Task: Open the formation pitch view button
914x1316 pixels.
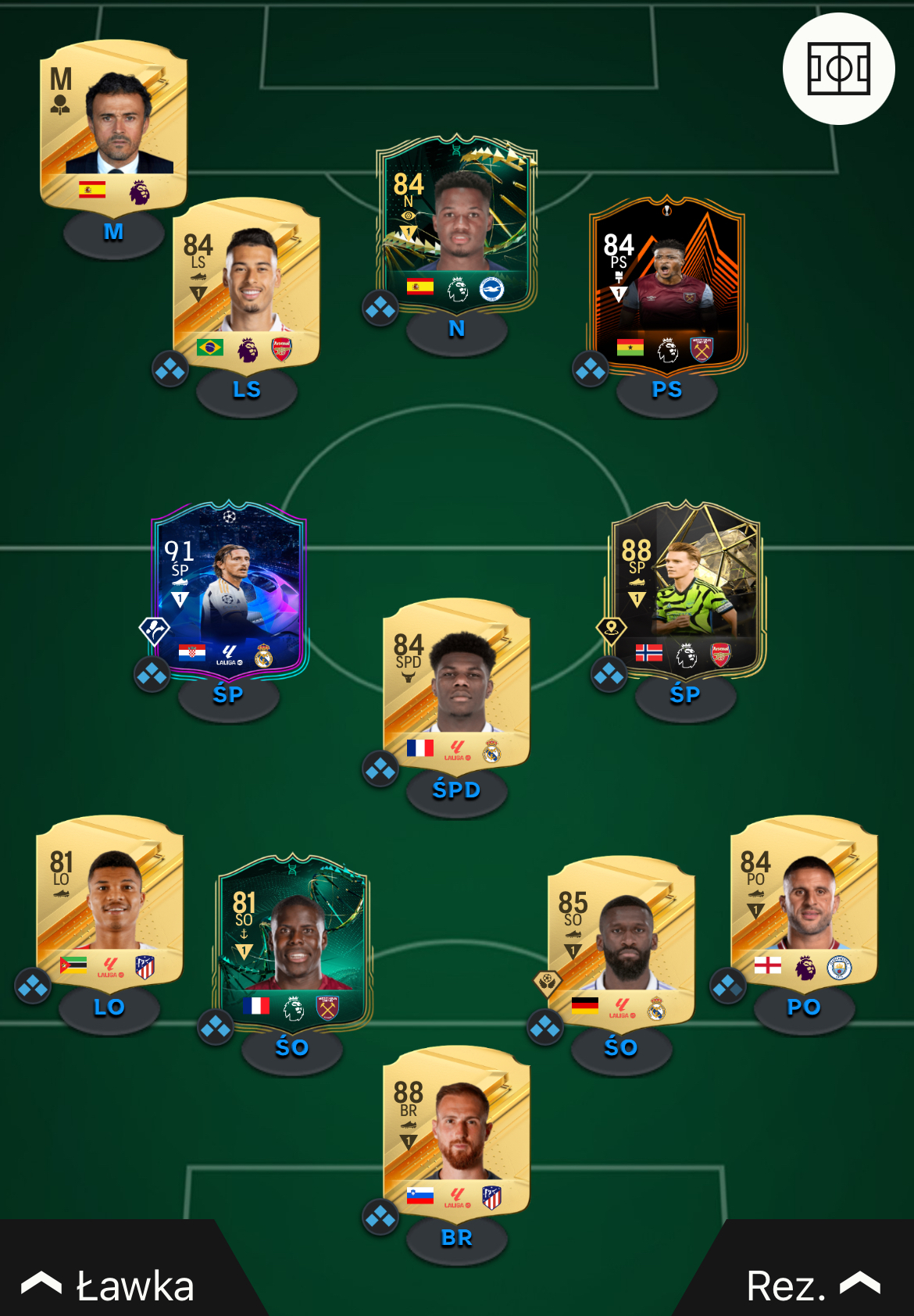Action: pyautogui.click(x=838, y=69)
